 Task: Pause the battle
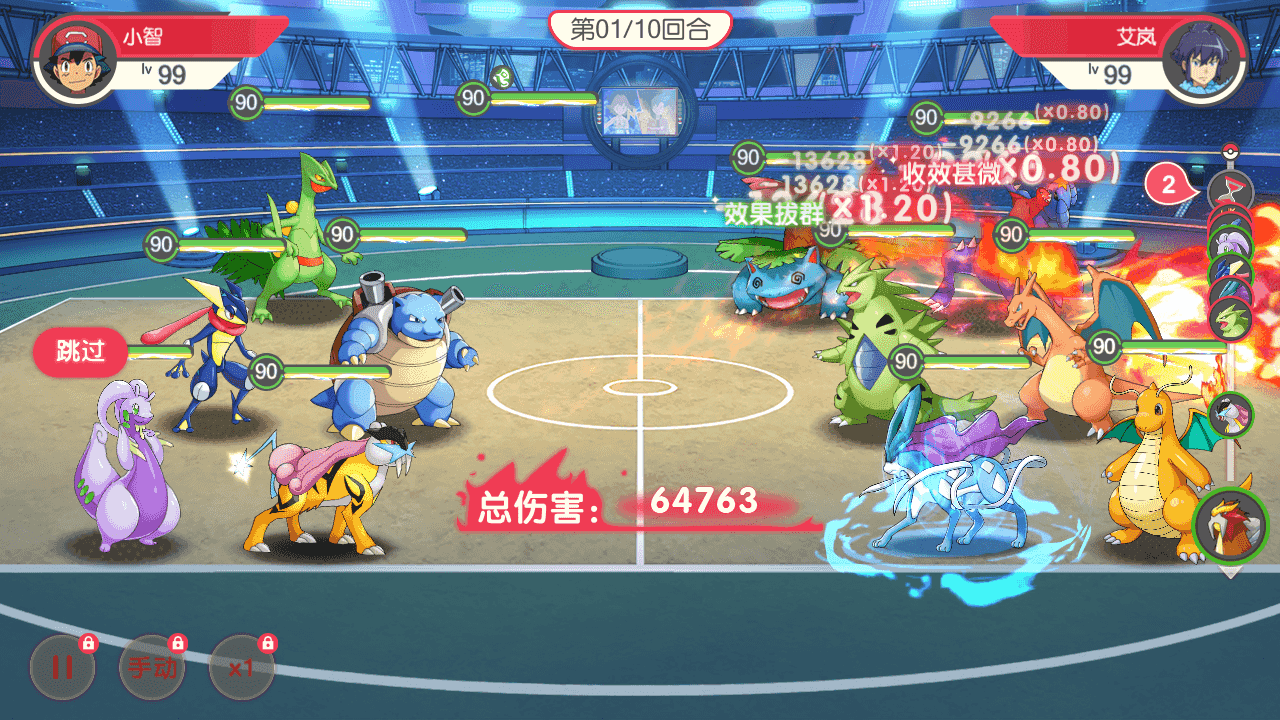[62, 667]
